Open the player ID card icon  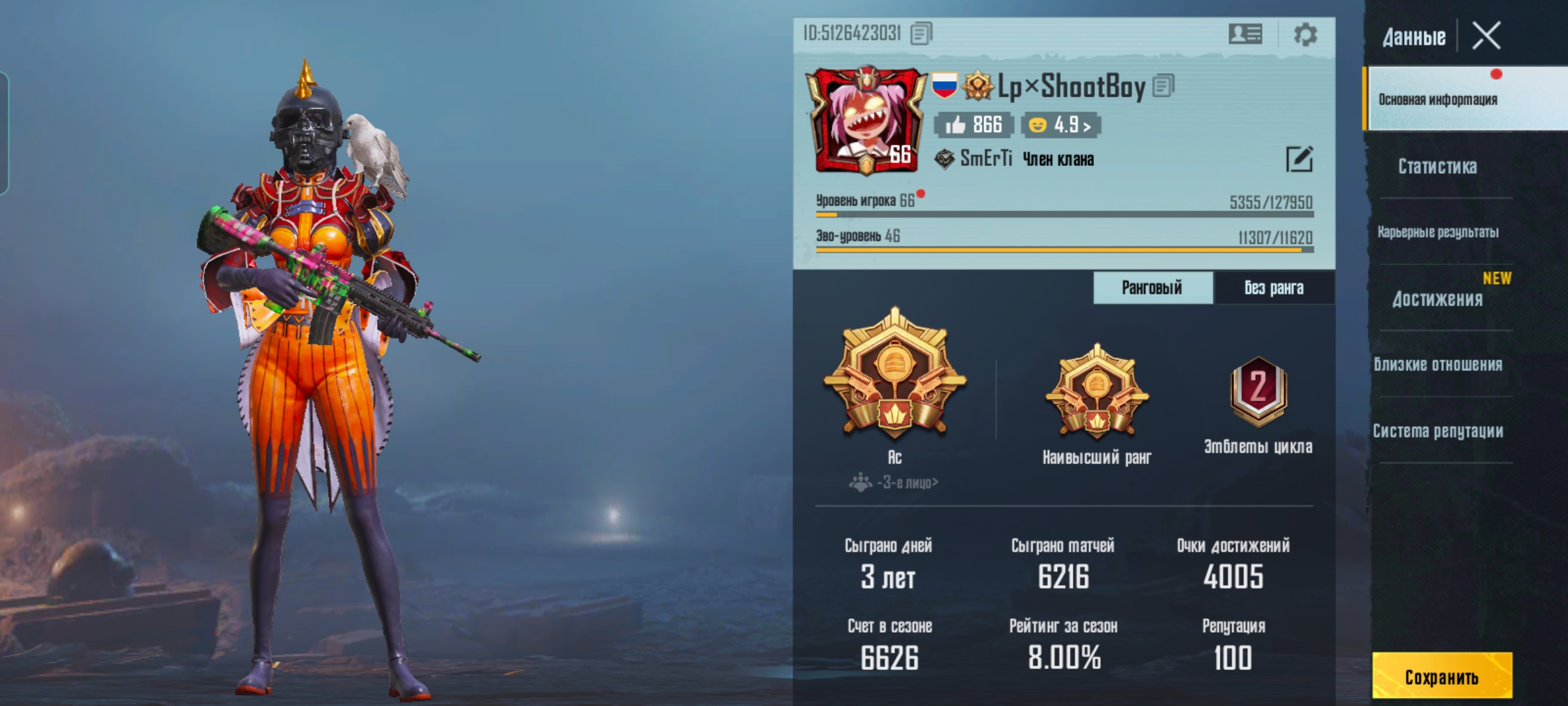(1245, 34)
